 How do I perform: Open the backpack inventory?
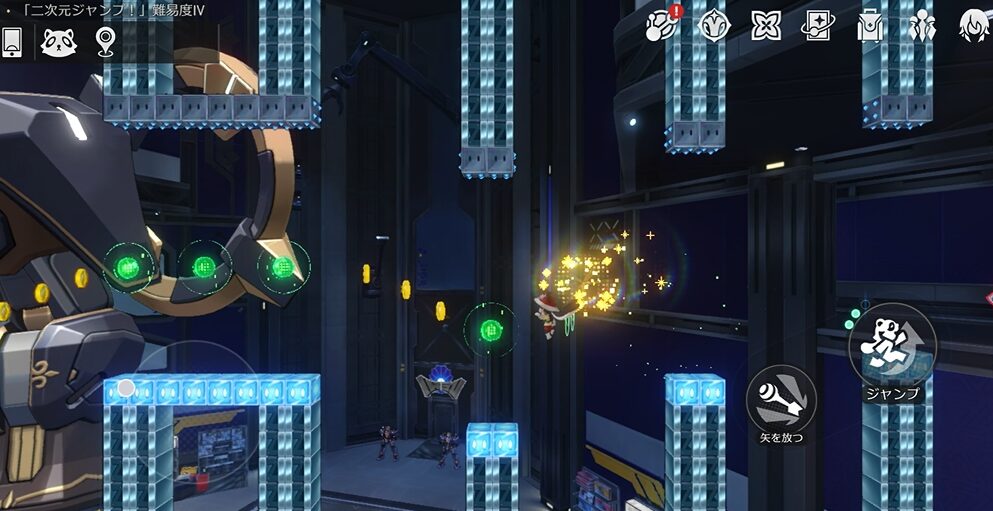tap(870, 24)
